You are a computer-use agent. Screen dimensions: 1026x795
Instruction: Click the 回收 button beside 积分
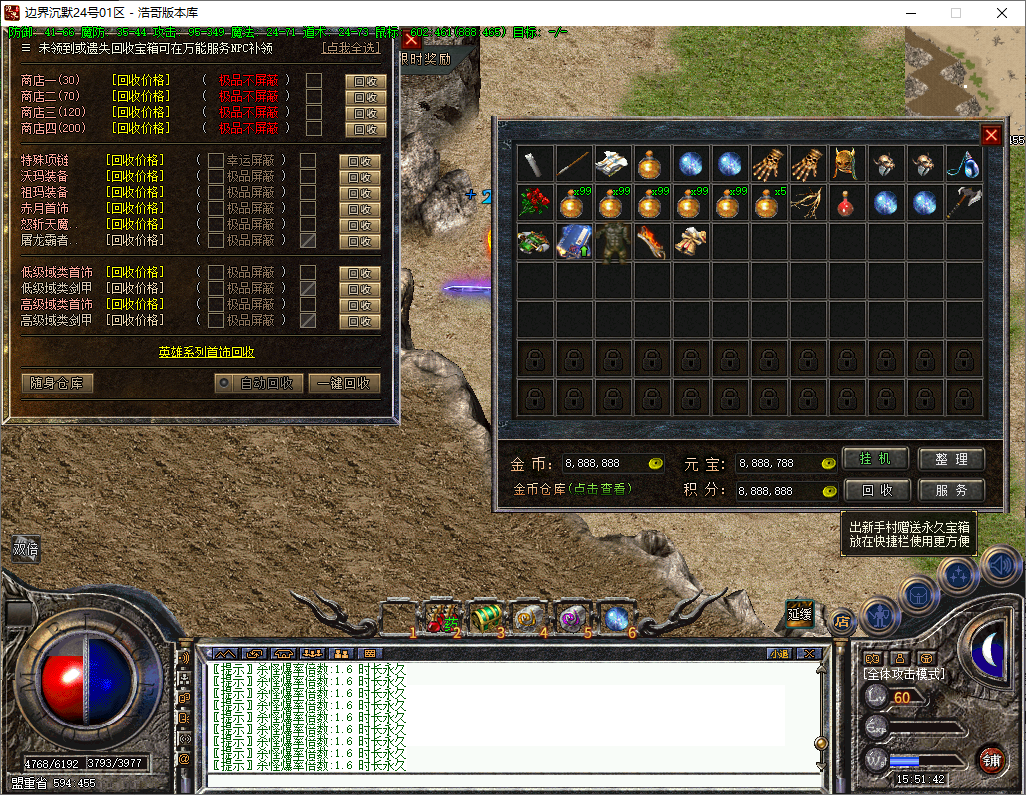[875, 491]
